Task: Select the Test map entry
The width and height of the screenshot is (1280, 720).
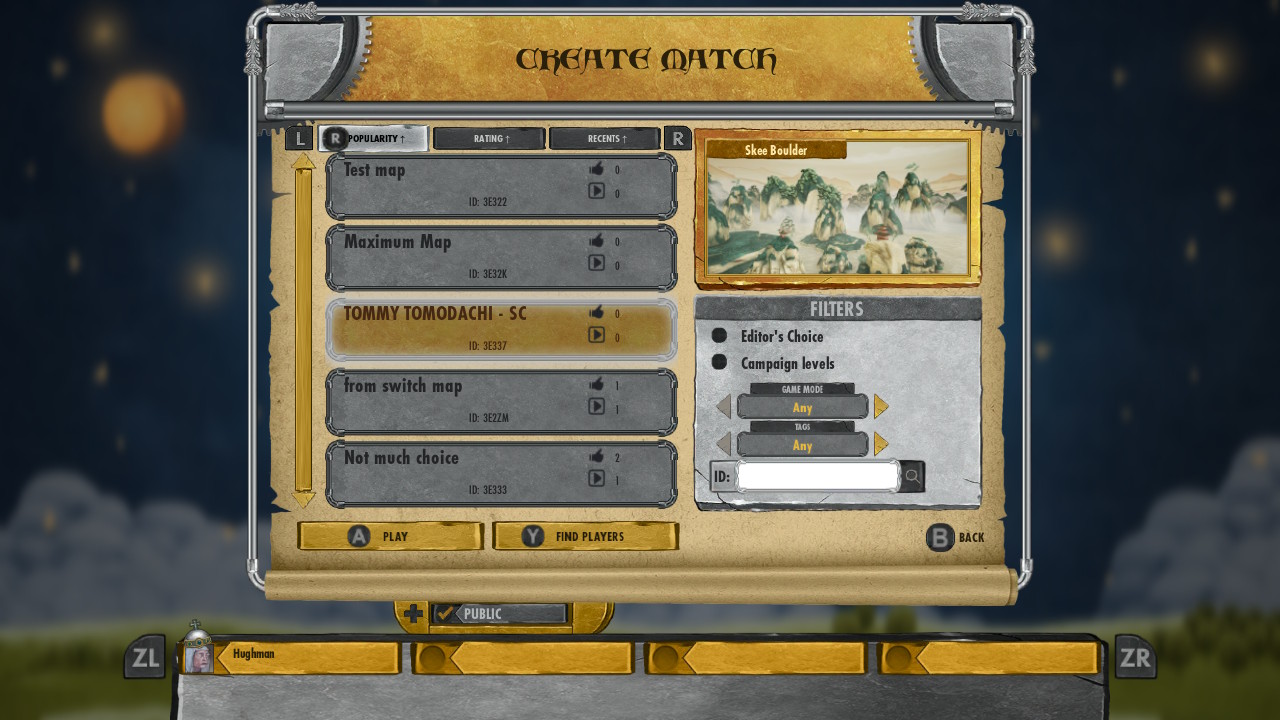Action: tap(501, 186)
